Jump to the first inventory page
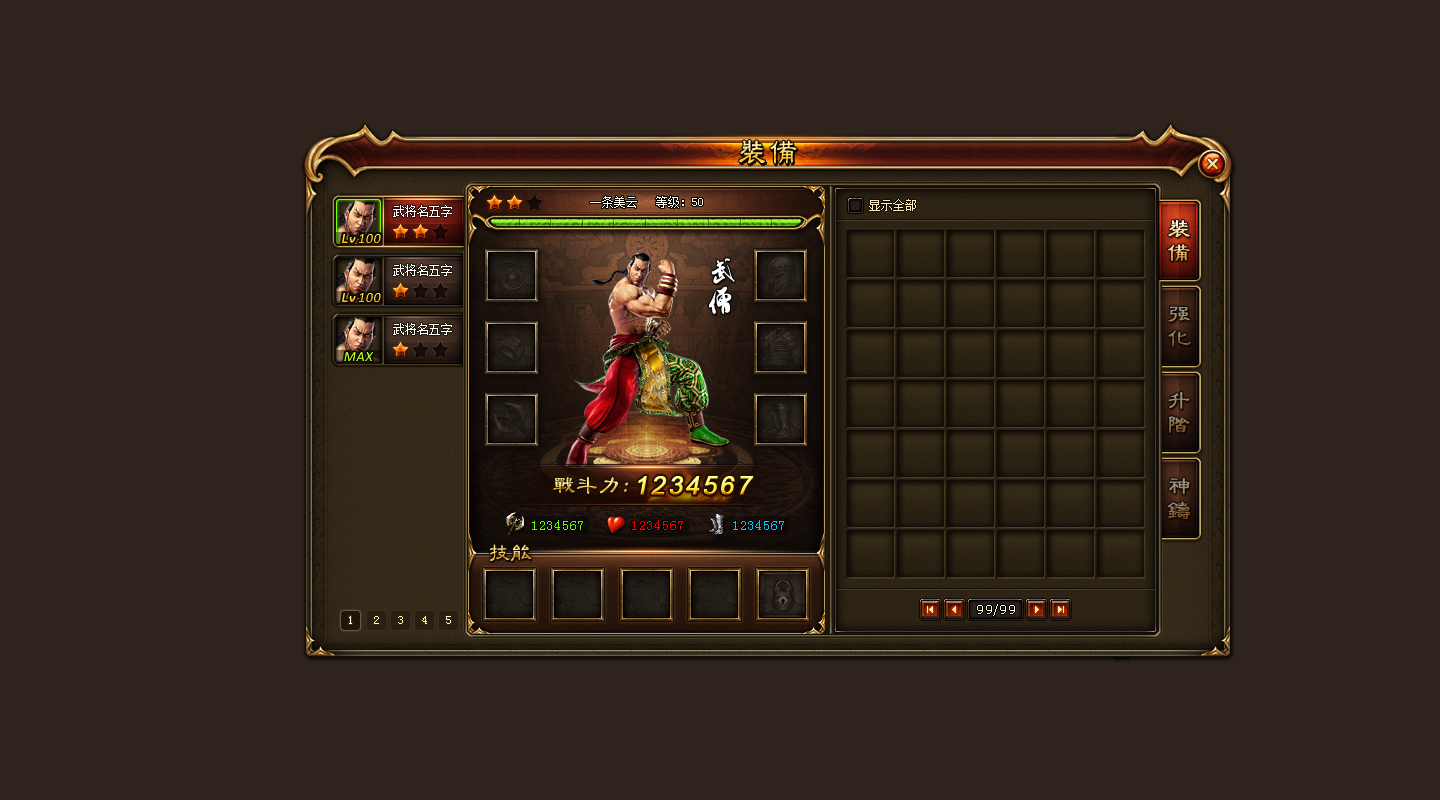 pyautogui.click(x=930, y=610)
